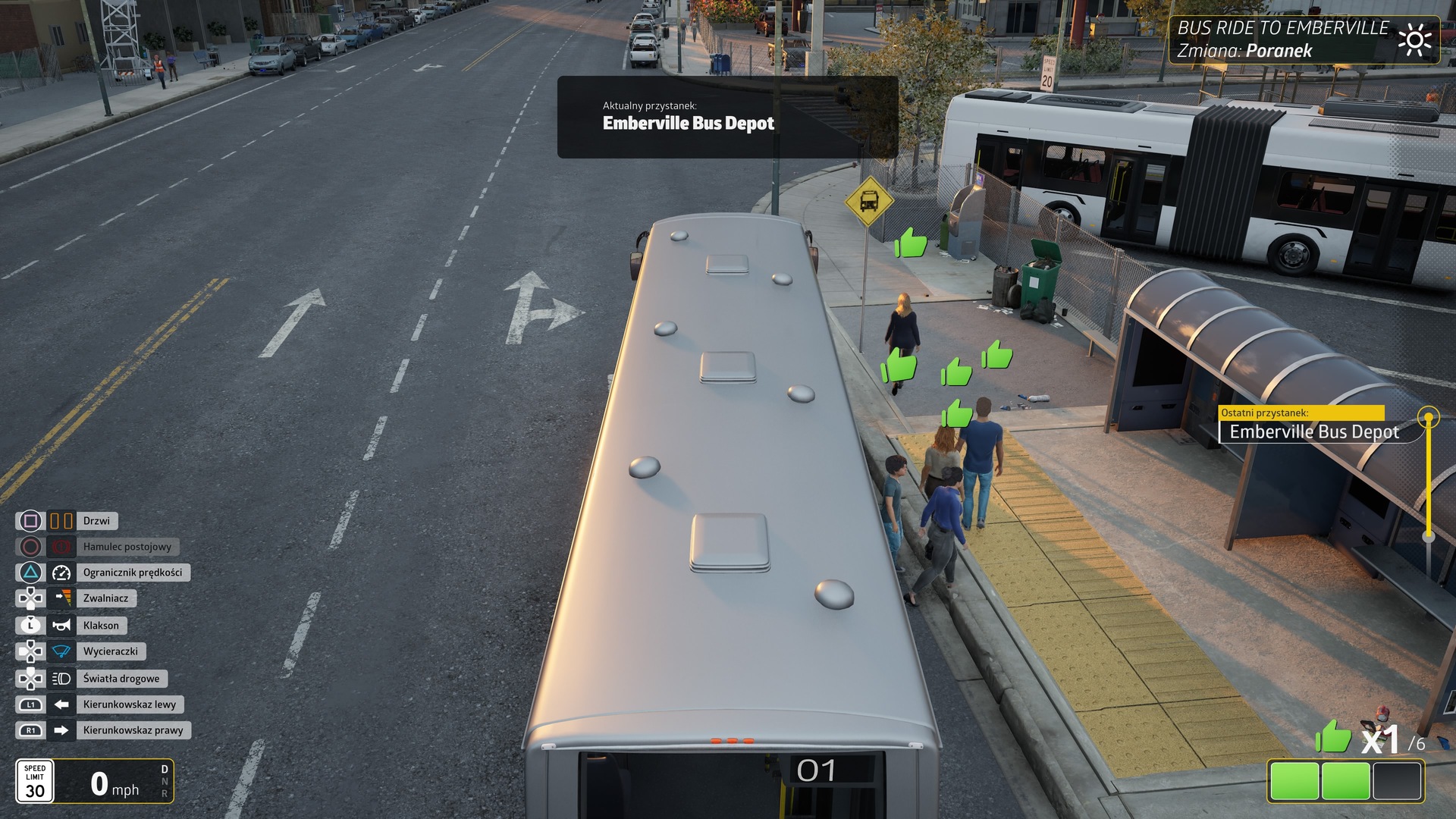Click the speed limit 30 sign display
The image size is (1456, 819).
click(36, 781)
